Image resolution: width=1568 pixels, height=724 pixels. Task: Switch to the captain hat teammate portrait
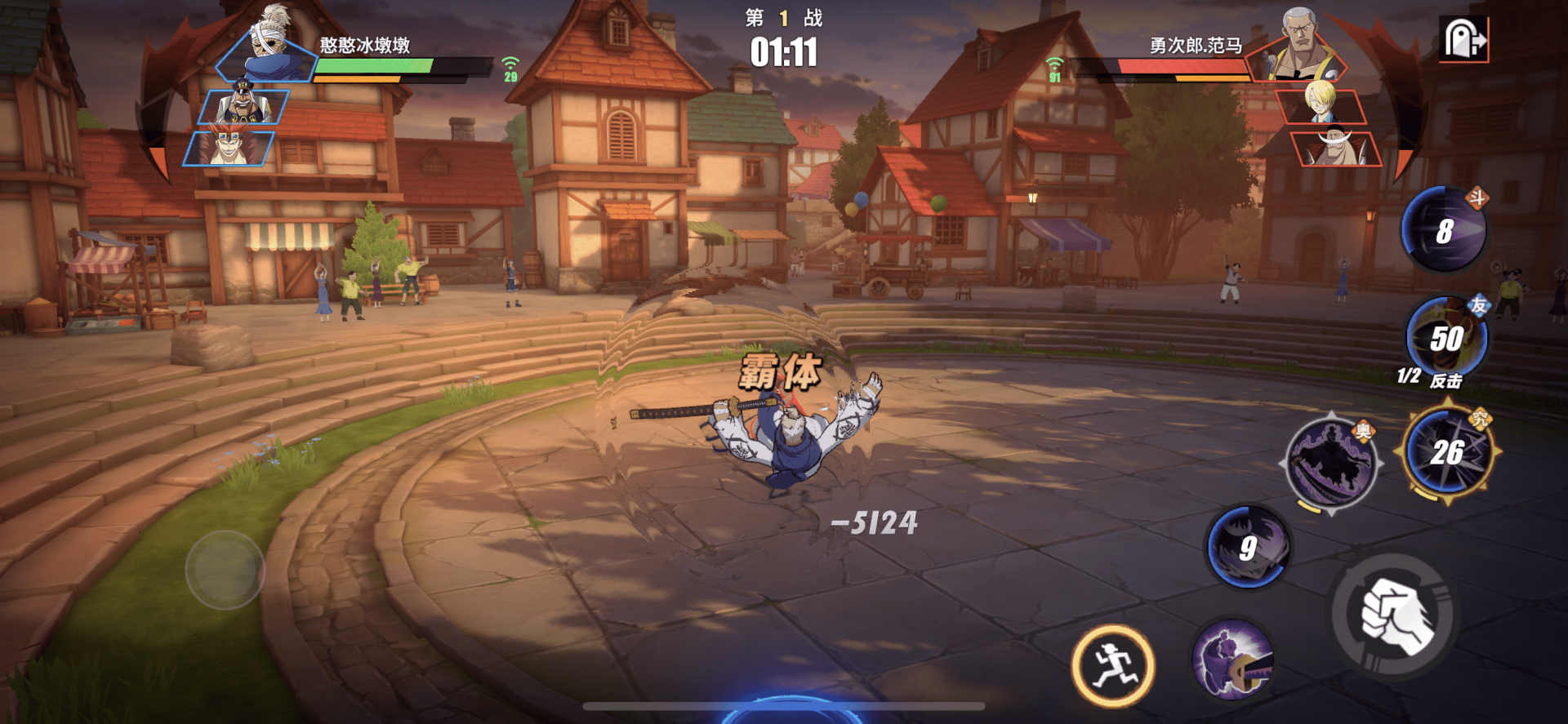coord(243,106)
